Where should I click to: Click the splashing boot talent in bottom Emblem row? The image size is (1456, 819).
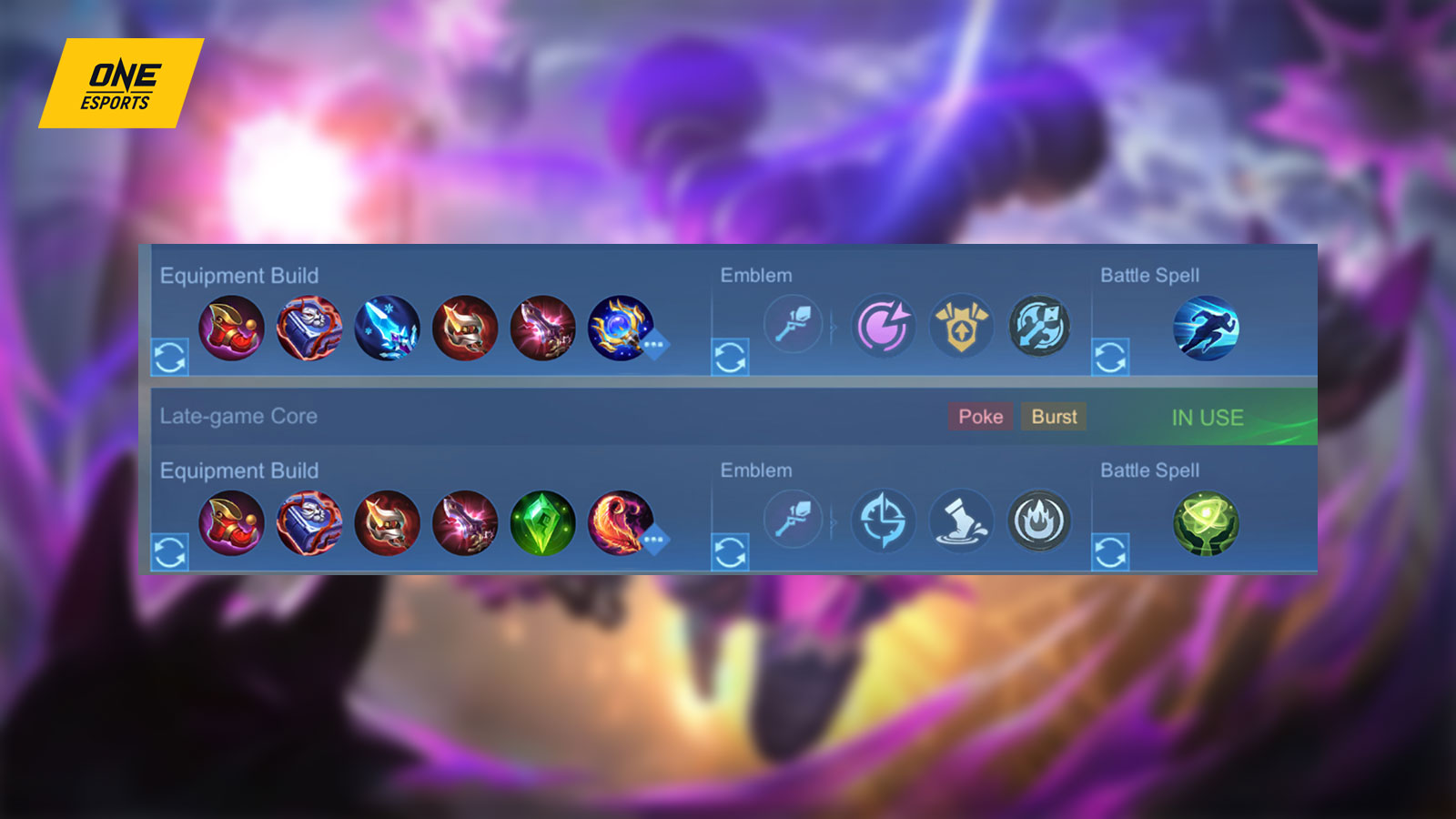pos(963,521)
